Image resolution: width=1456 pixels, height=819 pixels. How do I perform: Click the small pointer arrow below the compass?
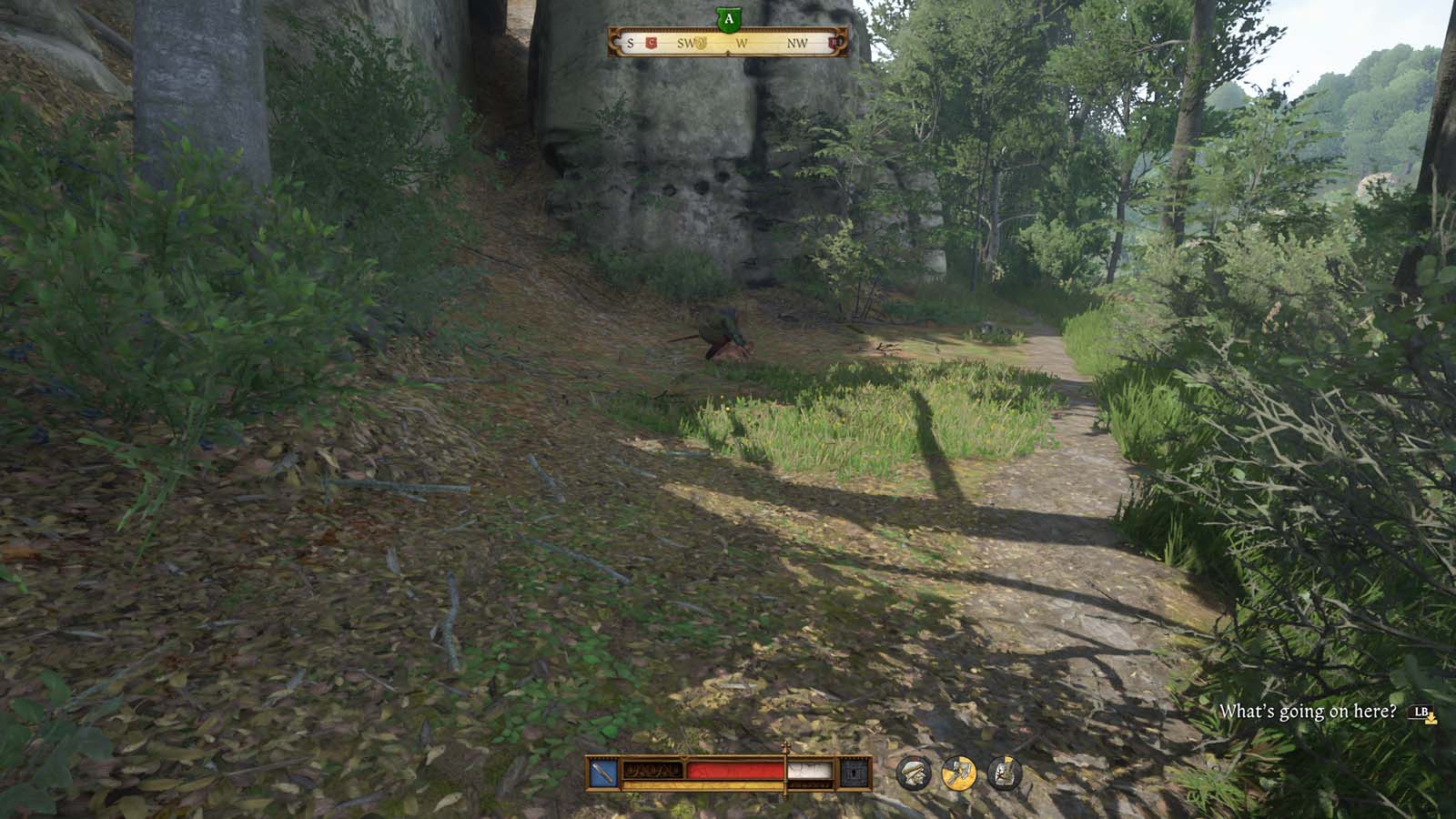coord(727,53)
